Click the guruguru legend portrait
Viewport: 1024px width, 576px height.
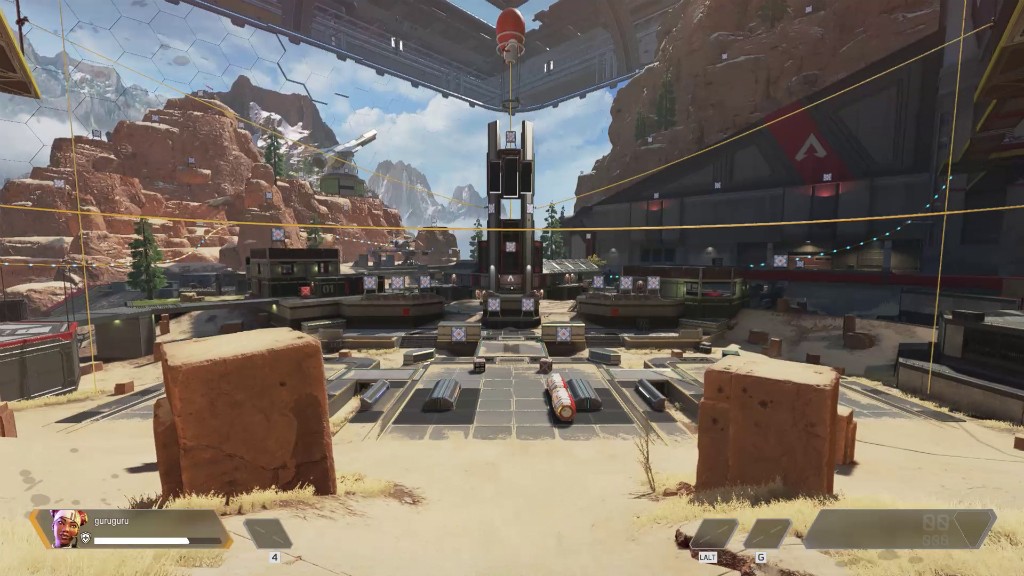point(68,528)
